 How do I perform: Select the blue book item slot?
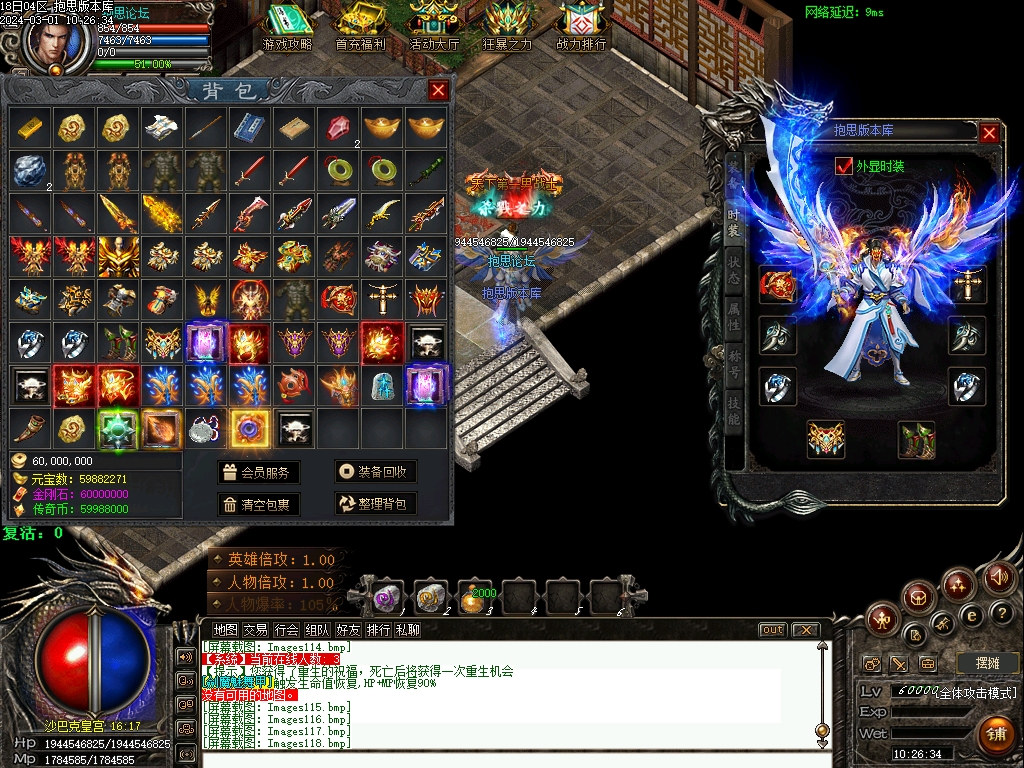point(250,127)
